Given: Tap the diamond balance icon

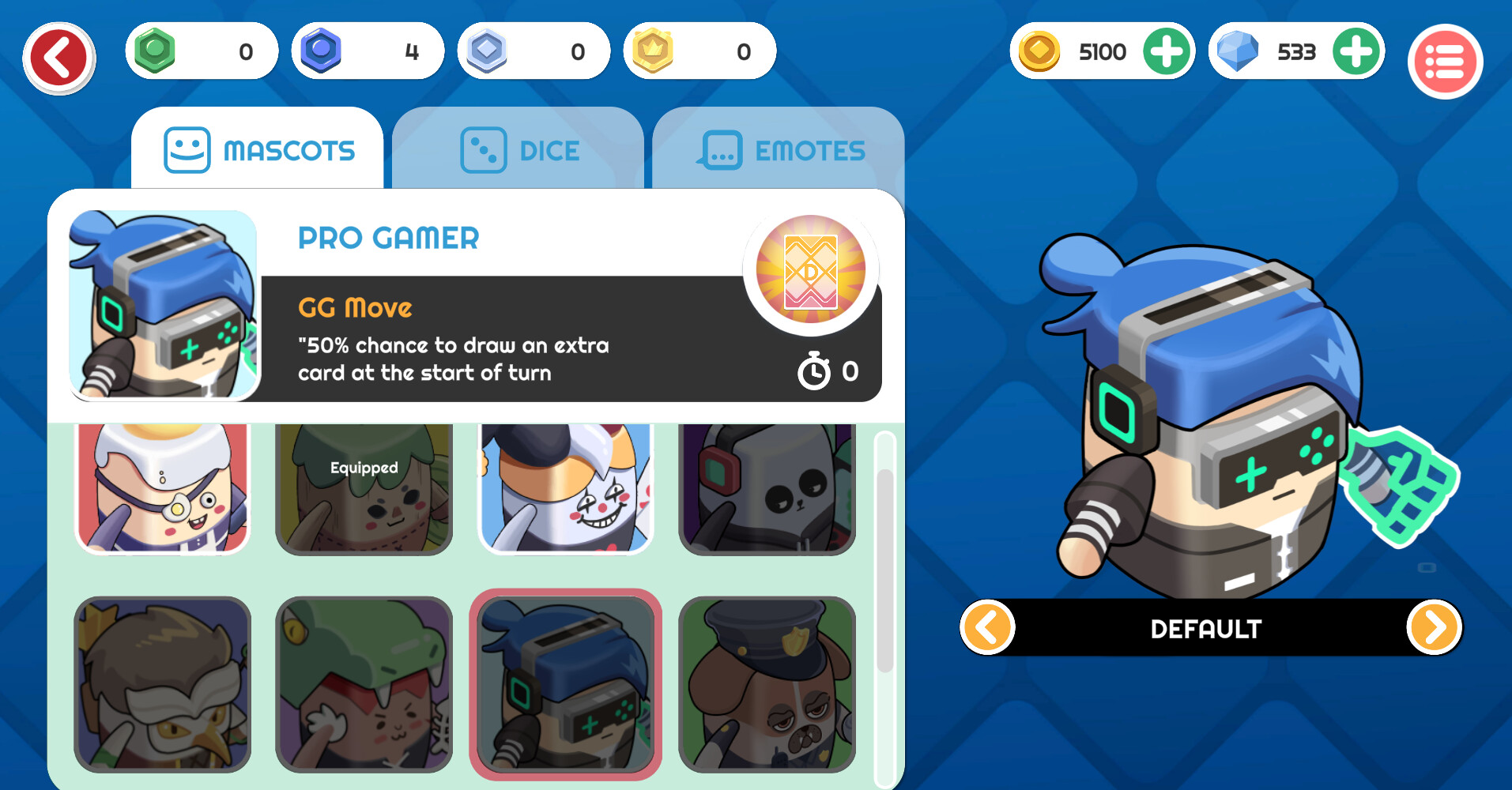Looking at the screenshot, I should pos(1236,51).
